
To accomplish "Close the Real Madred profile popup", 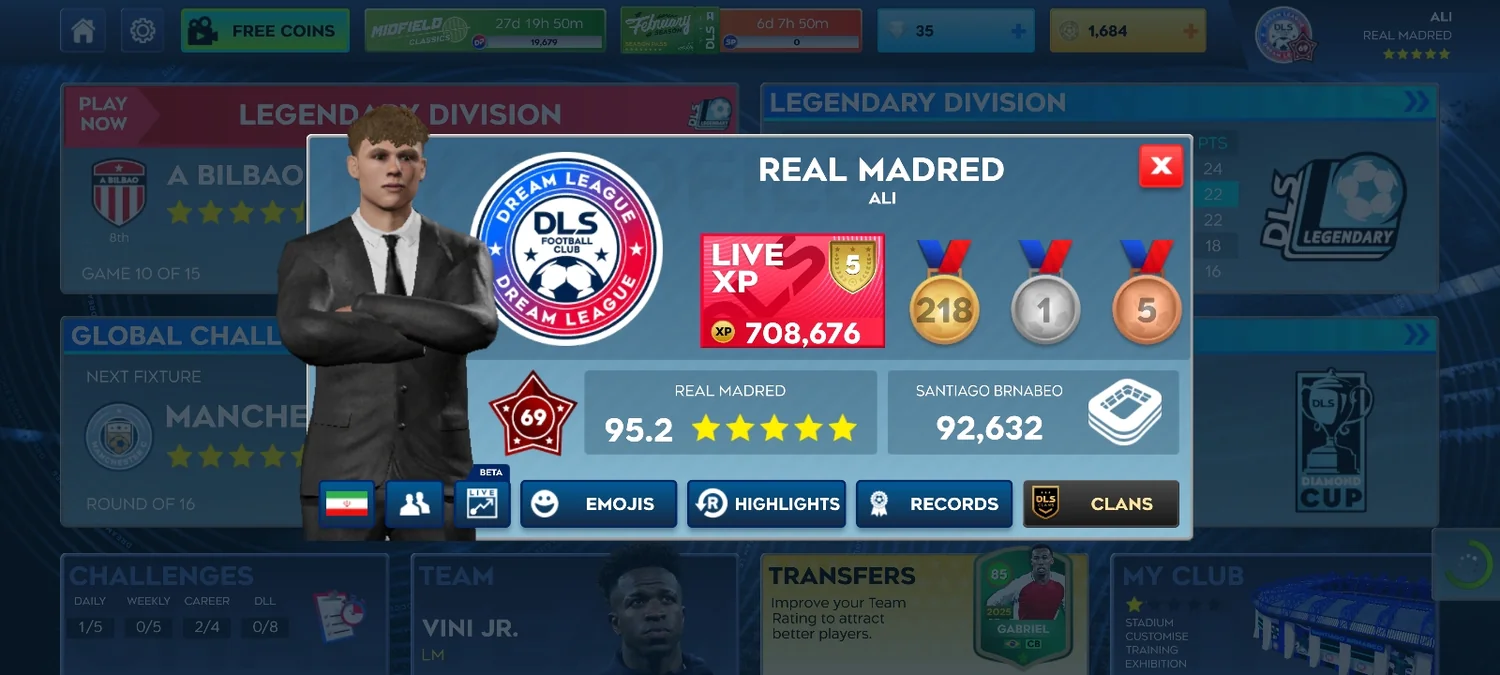I will point(1161,166).
